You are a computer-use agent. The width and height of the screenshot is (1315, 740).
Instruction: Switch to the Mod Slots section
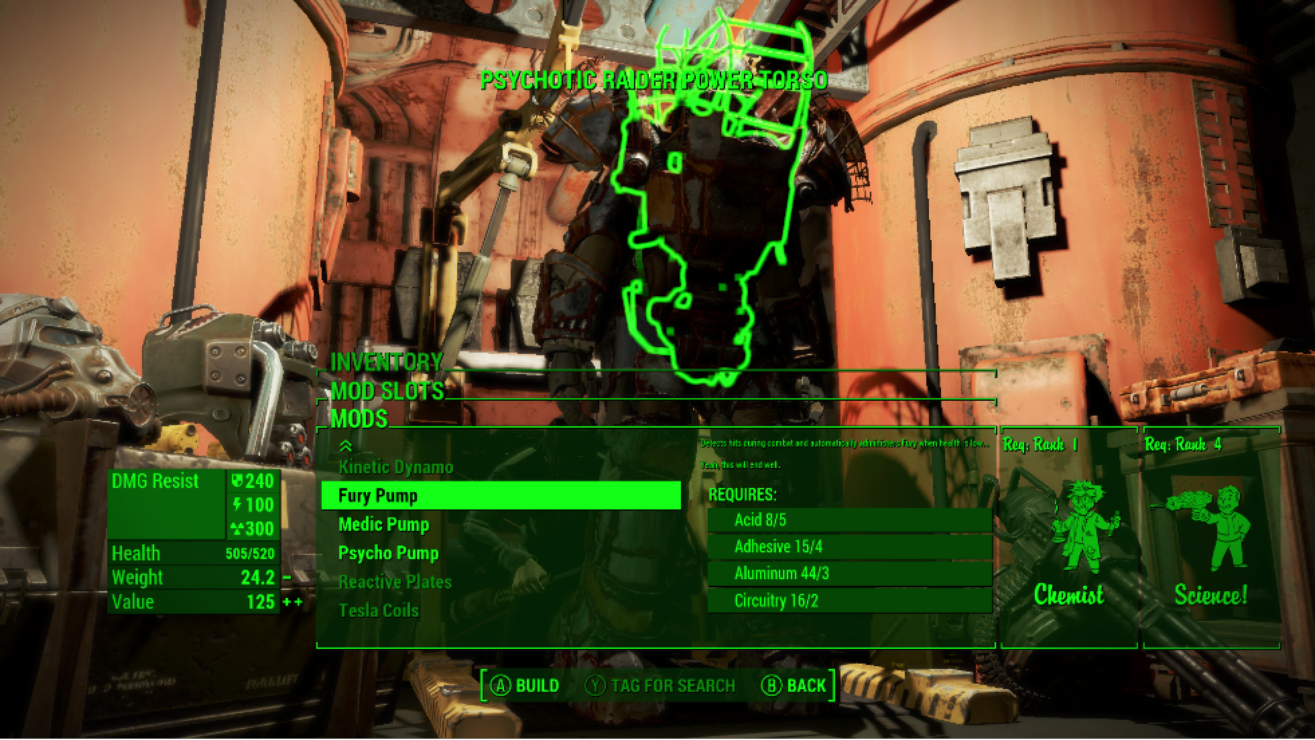click(387, 391)
